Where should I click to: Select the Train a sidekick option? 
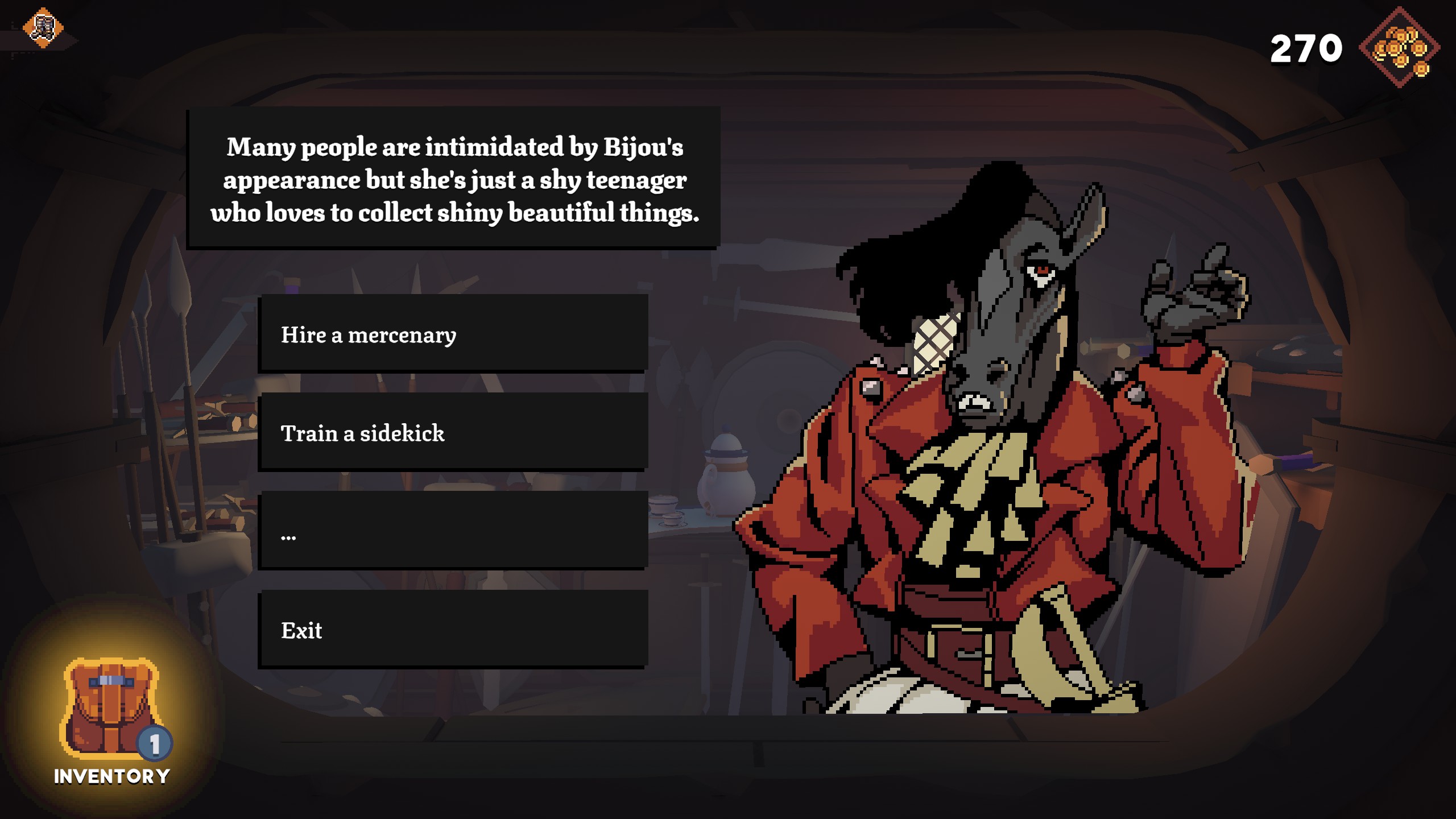pyautogui.click(x=453, y=432)
